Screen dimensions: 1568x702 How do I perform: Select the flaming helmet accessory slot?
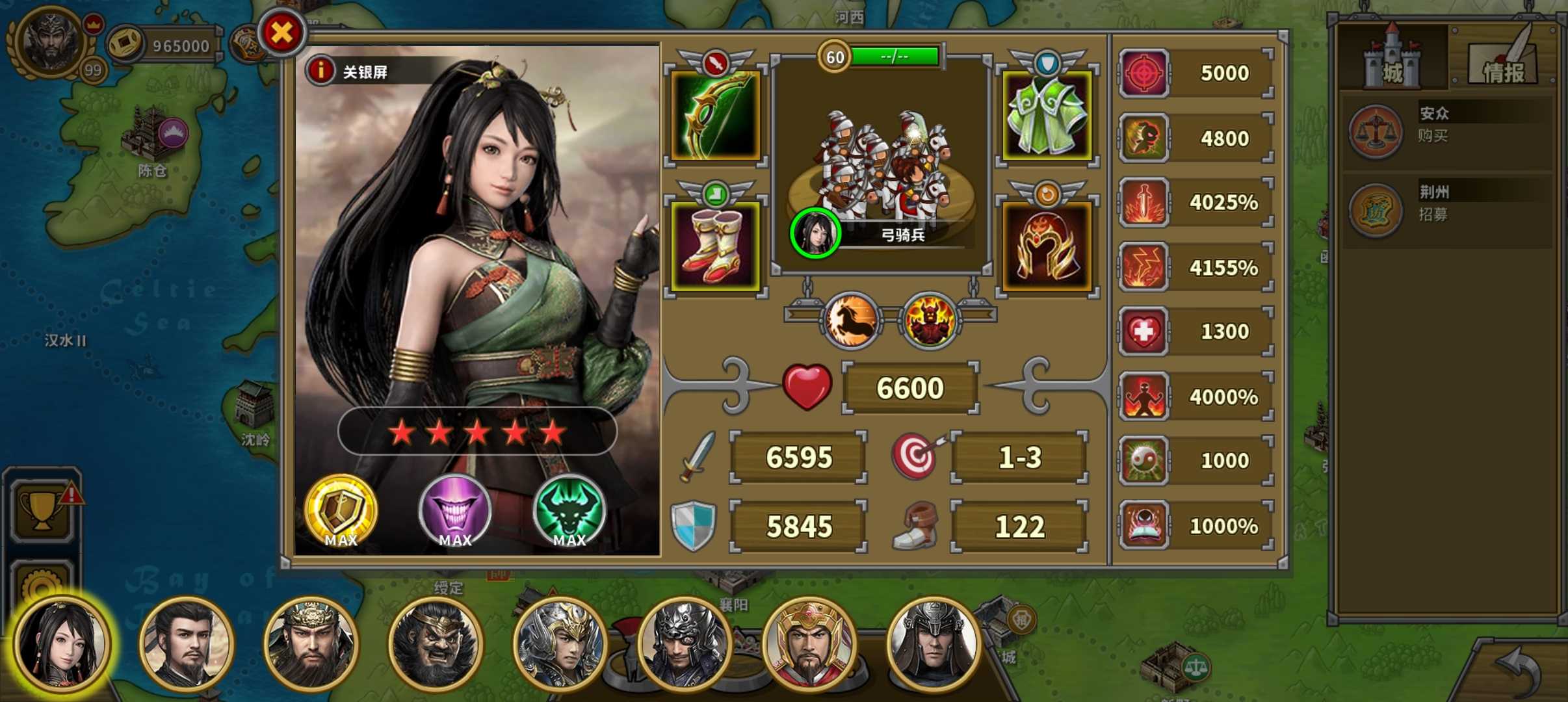[1047, 246]
